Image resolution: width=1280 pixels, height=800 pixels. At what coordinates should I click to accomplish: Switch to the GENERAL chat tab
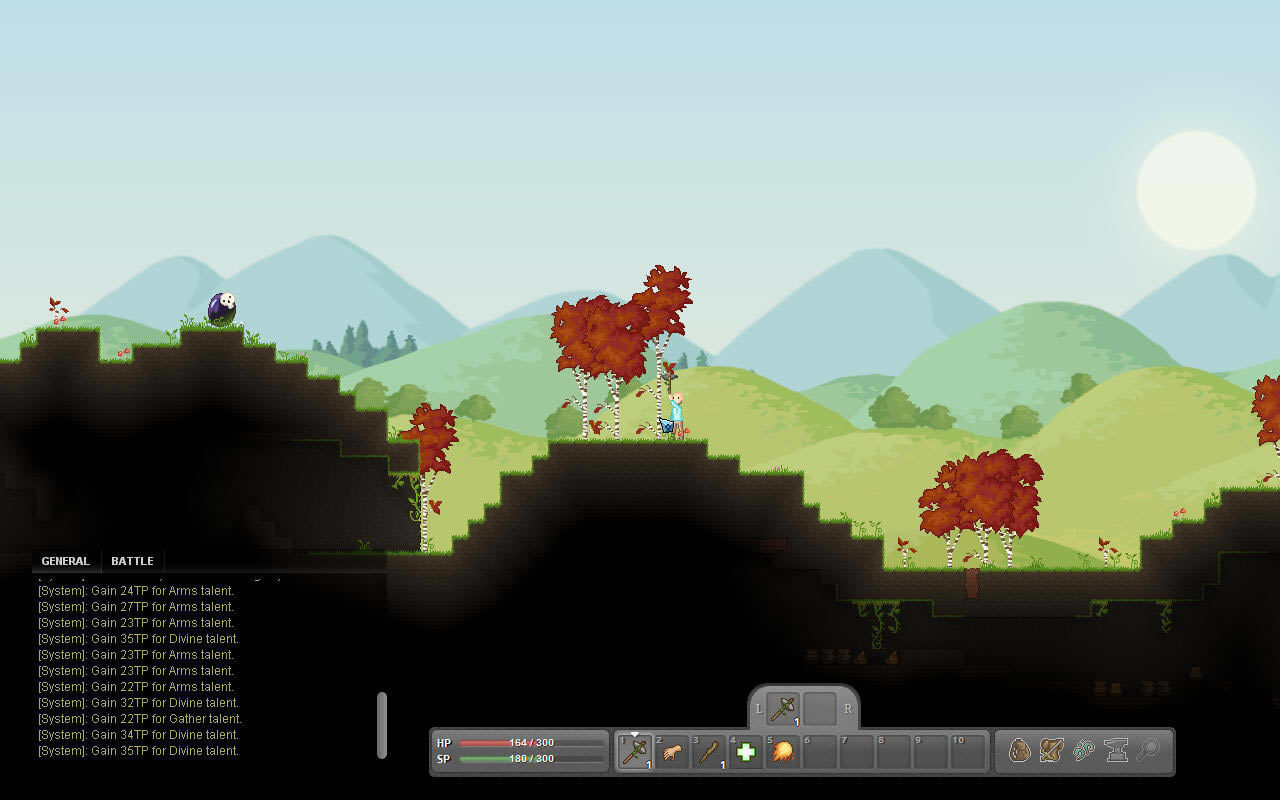point(65,561)
